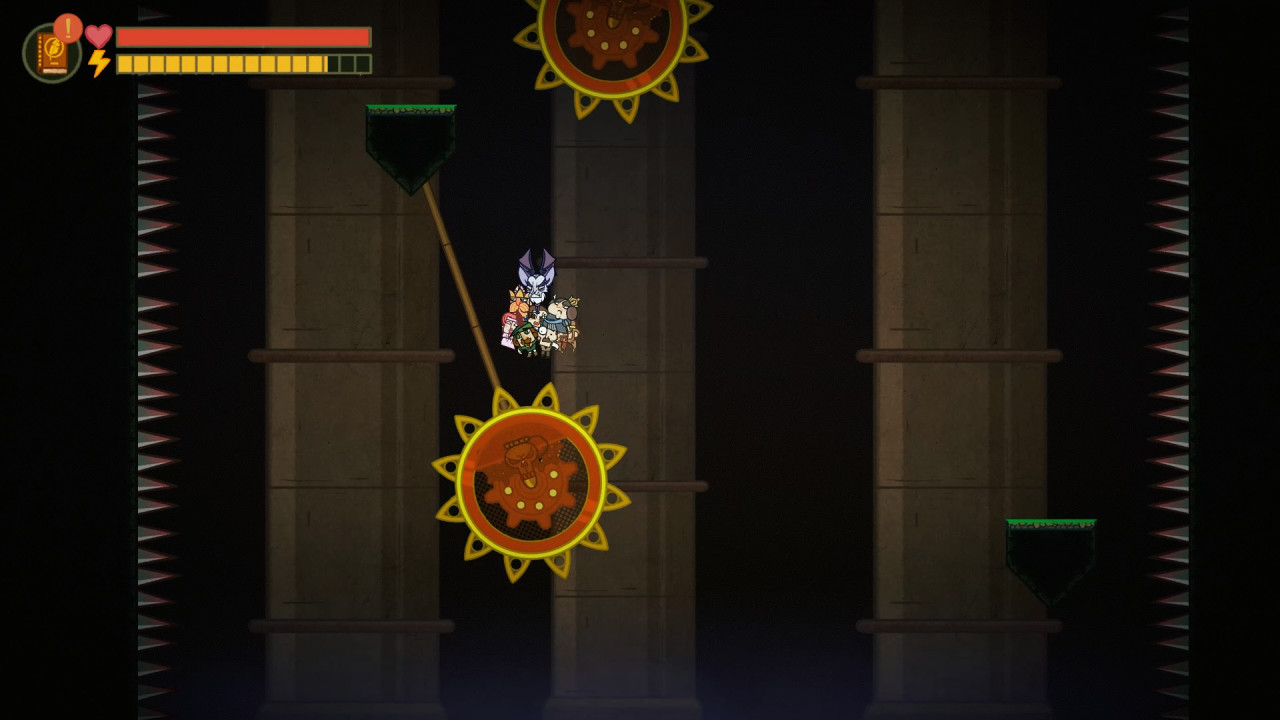
Task: Click the lightning bolt energy icon
Action: pyautogui.click(x=97, y=64)
